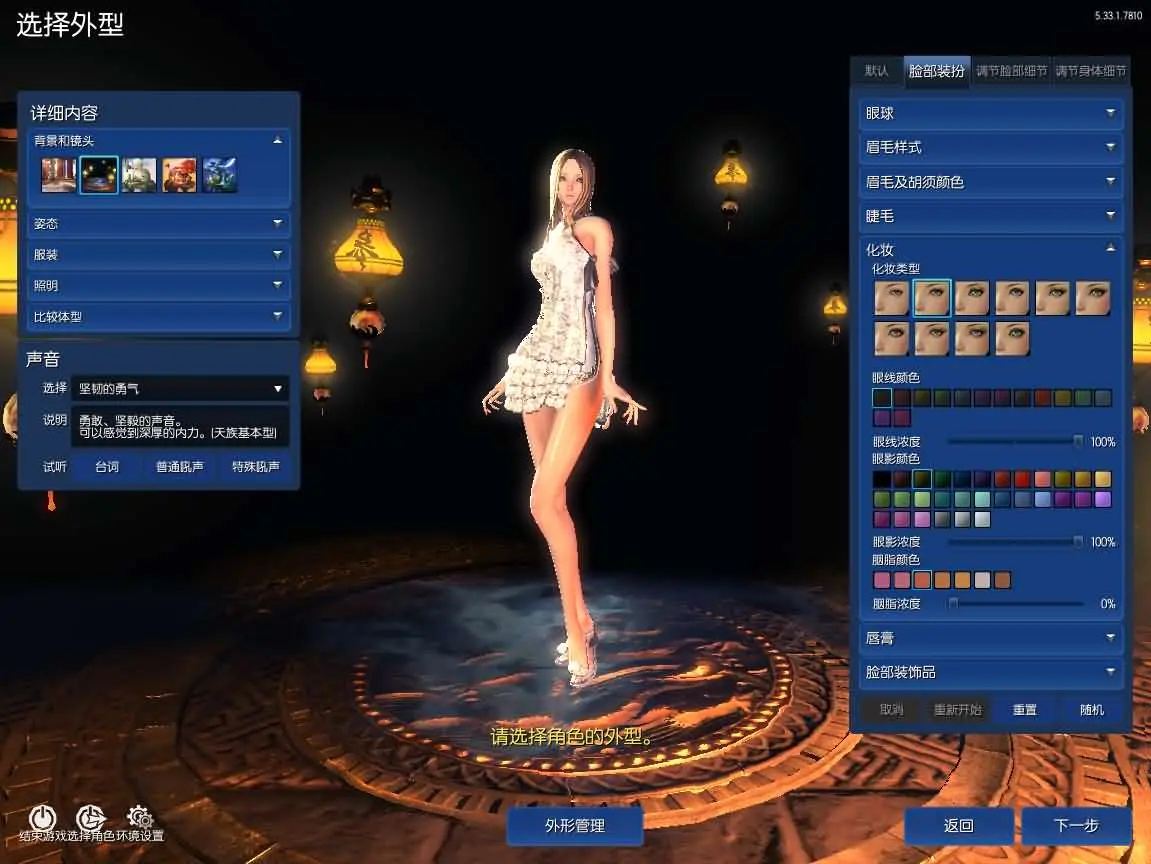Expand the 睫毛 section
The image size is (1151, 864).
coord(990,216)
